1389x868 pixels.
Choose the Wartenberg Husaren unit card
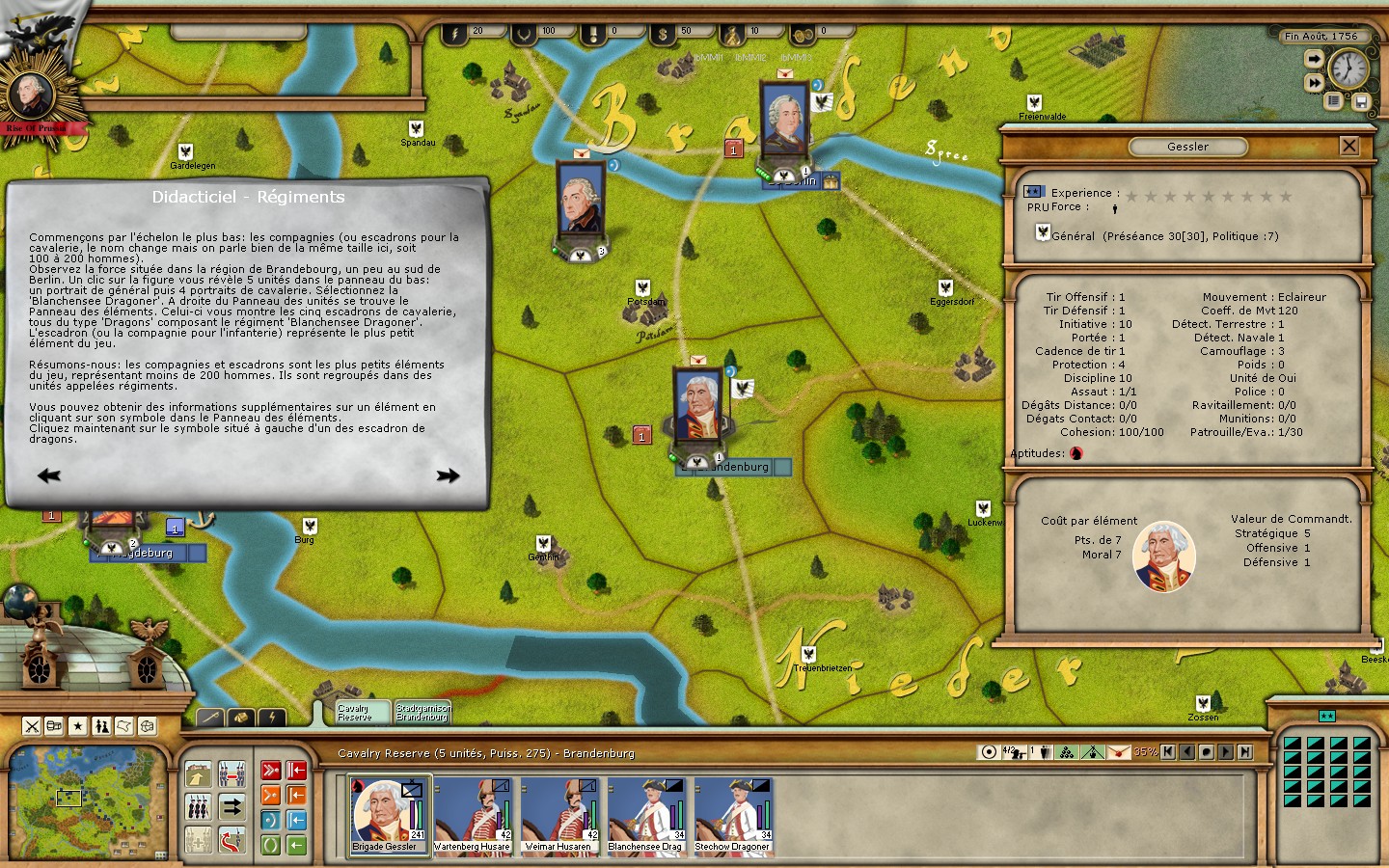tap(472, 816)
